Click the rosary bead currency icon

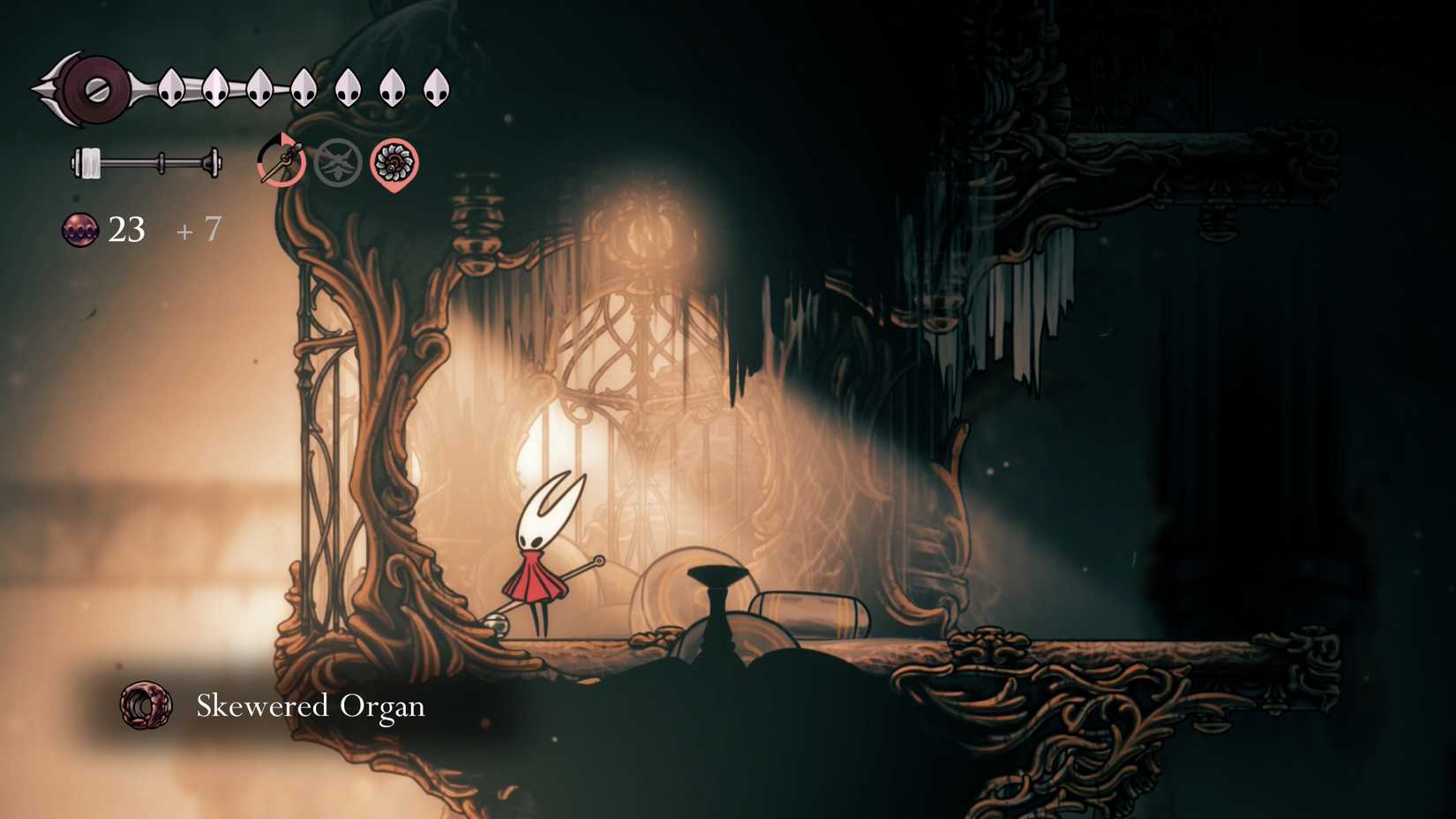point(79,229)
